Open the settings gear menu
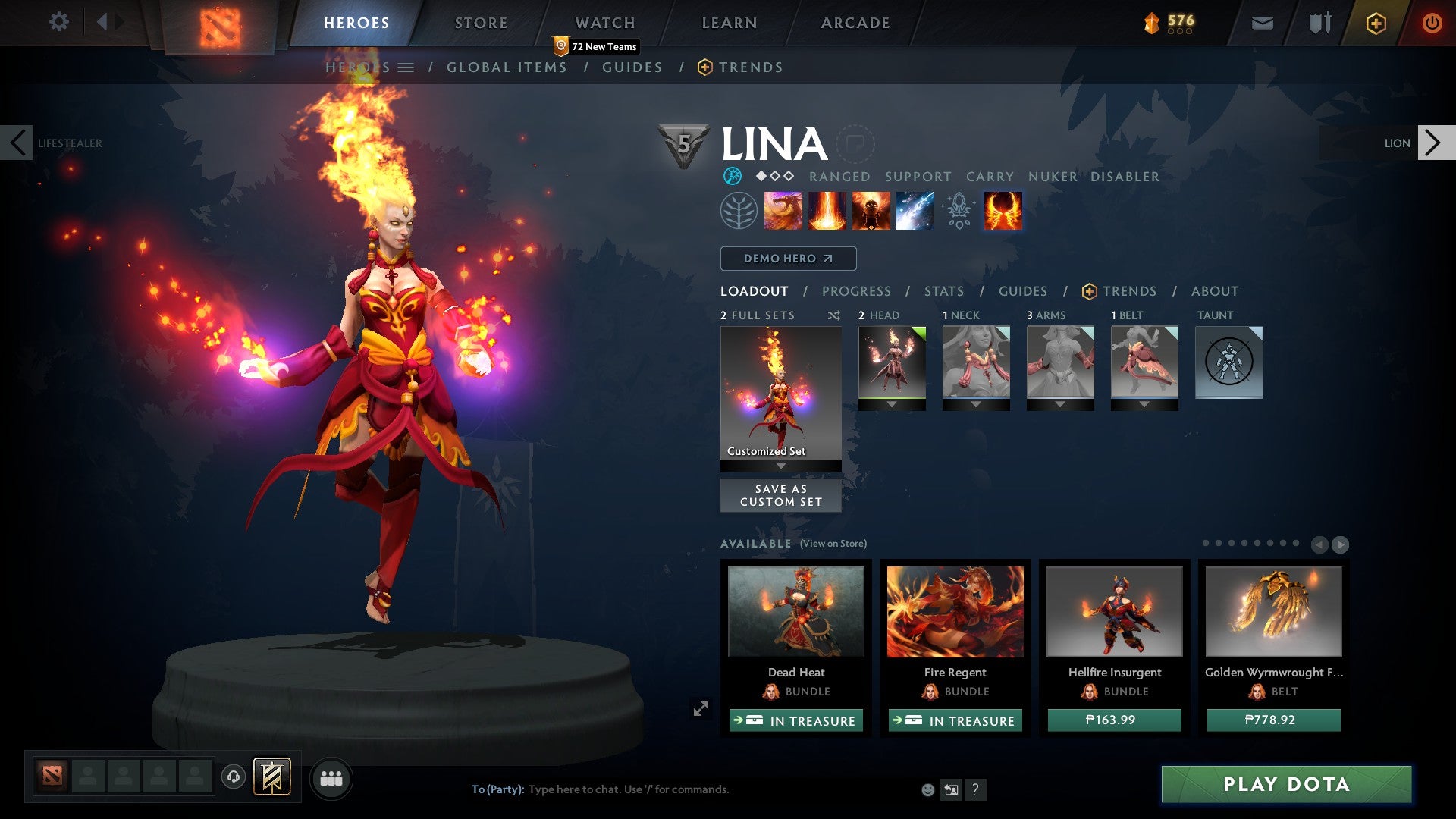Screen dimensions: 1456x819 pos(58,22)
